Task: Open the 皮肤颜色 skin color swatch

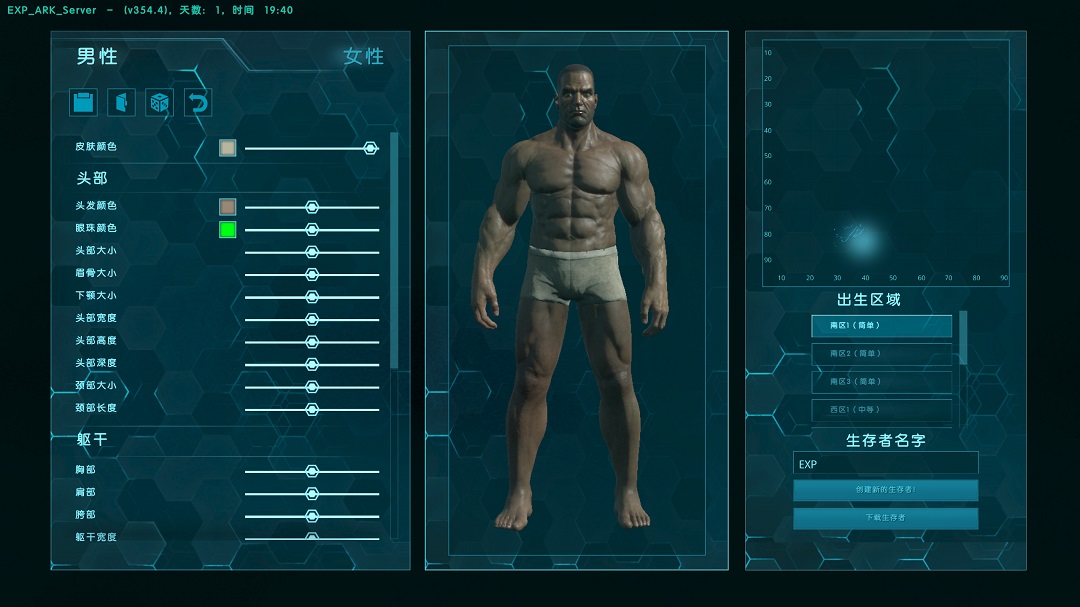Action: (228, 148)
